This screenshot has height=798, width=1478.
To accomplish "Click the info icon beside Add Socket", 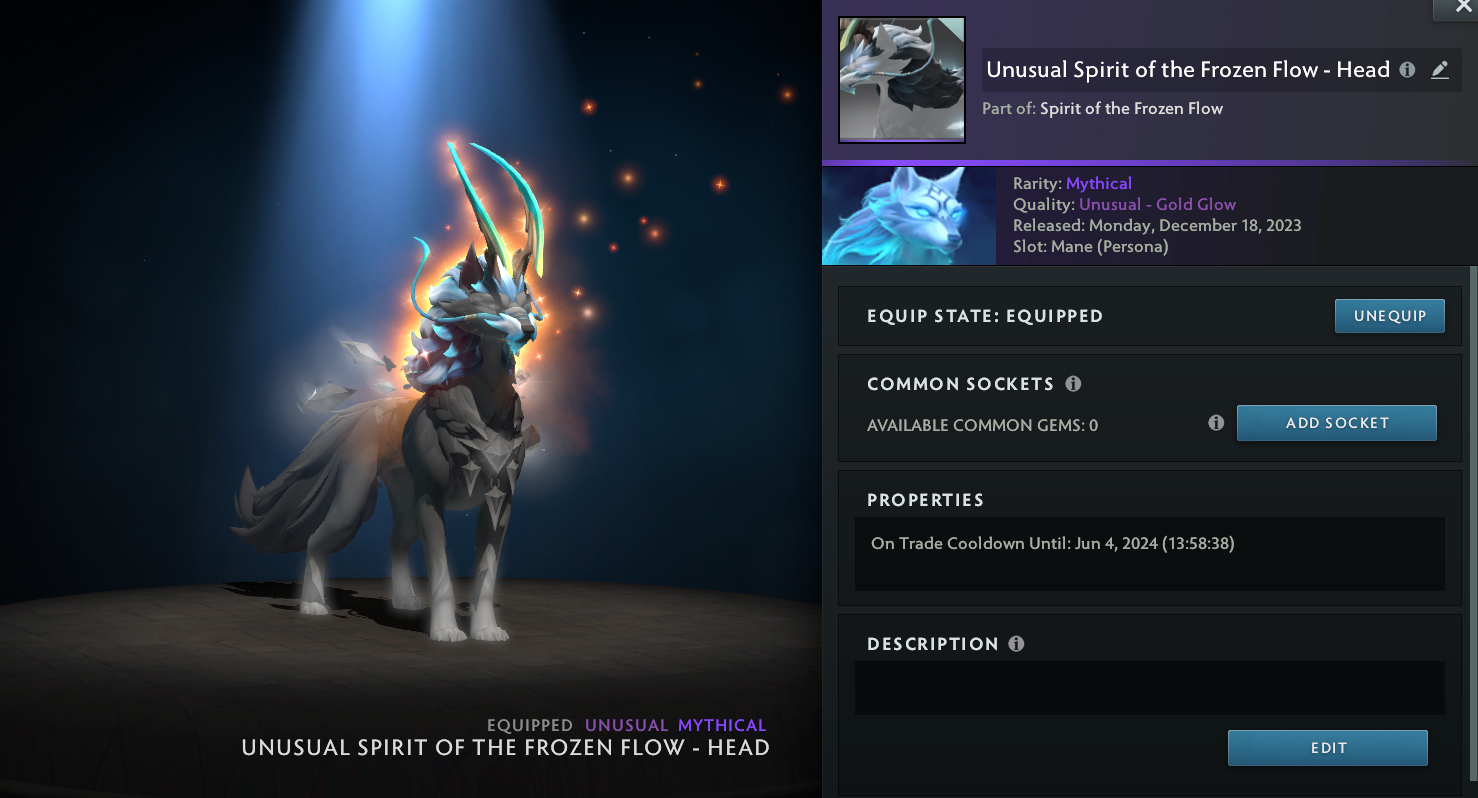I will coord(1216,423).
